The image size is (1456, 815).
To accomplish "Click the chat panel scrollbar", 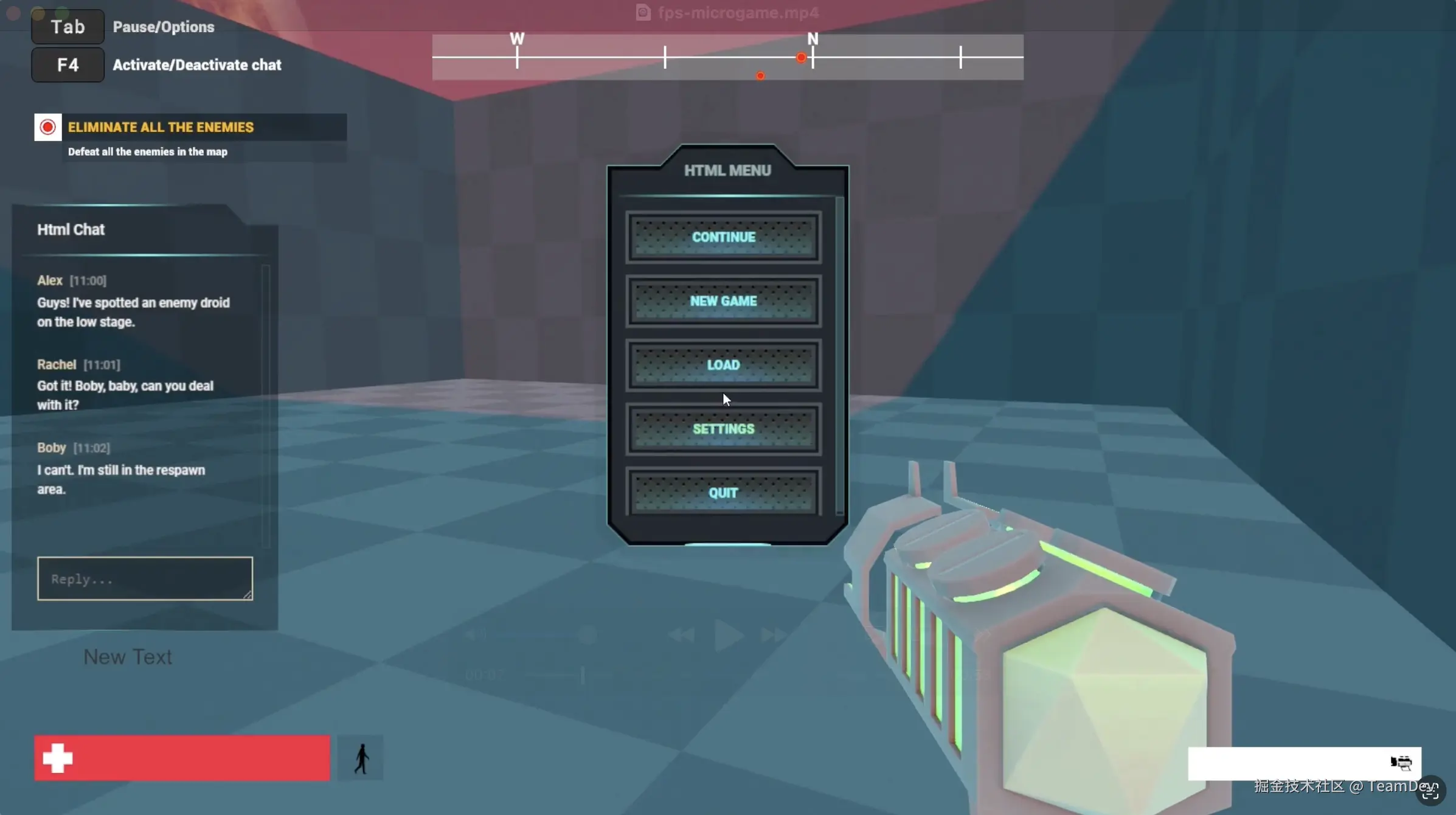I will [266, 401].
